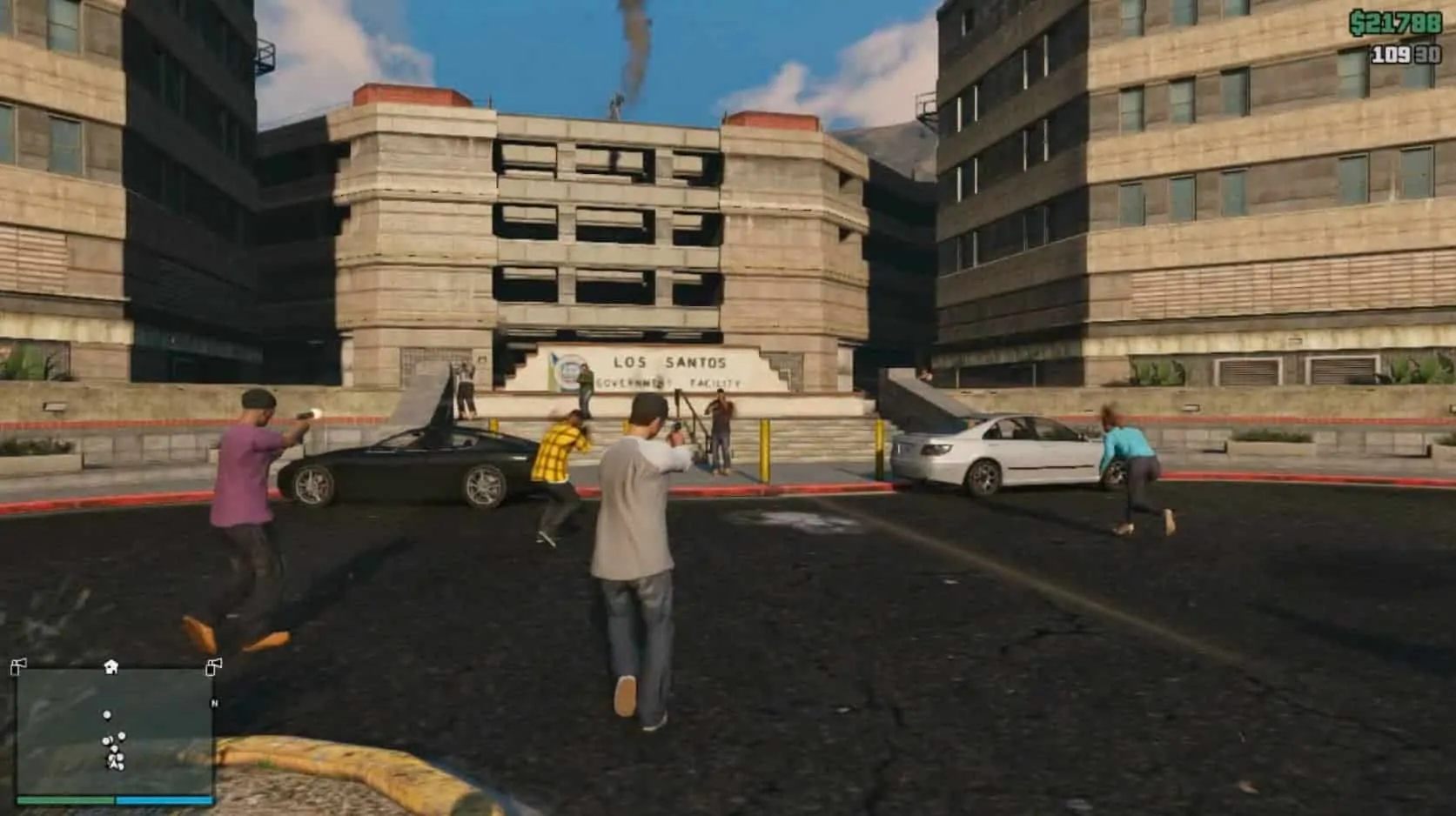Select the left movie camera icon above the minimap
1456x816 pixels.
pyautogui.click(x=19, y=666)
